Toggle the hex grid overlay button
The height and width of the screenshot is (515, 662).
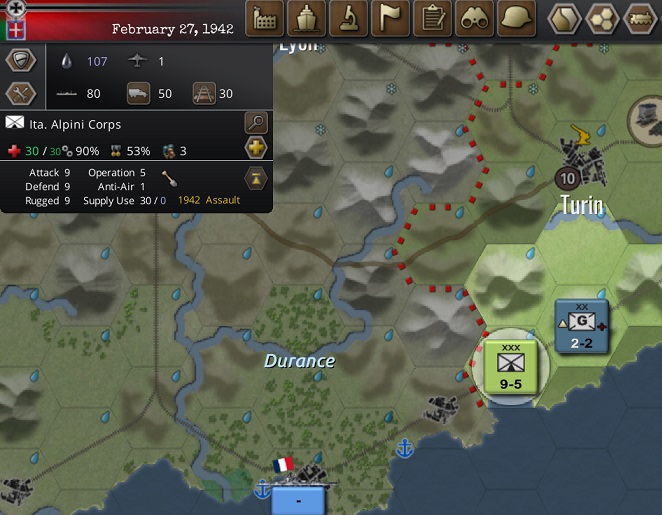602,18
